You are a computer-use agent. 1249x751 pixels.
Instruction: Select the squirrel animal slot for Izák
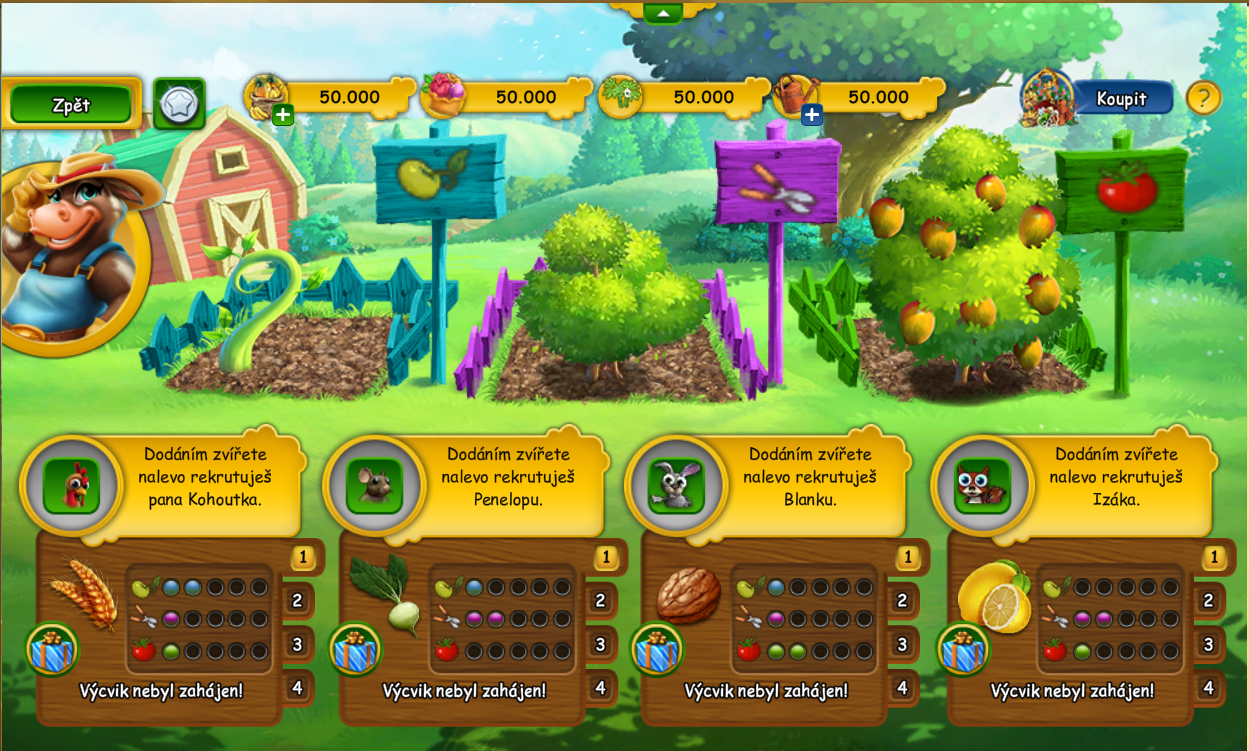(x=982, y=486)
